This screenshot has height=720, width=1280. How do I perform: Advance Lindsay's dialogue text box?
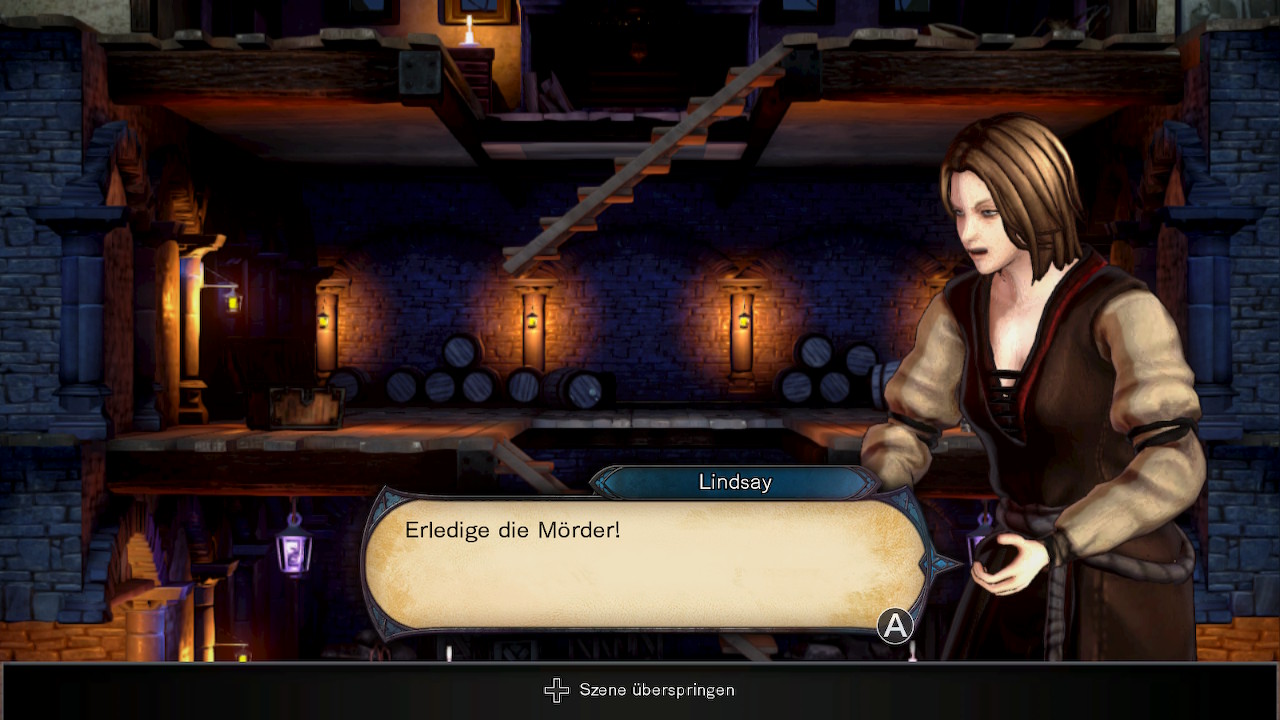click(894, 626)
